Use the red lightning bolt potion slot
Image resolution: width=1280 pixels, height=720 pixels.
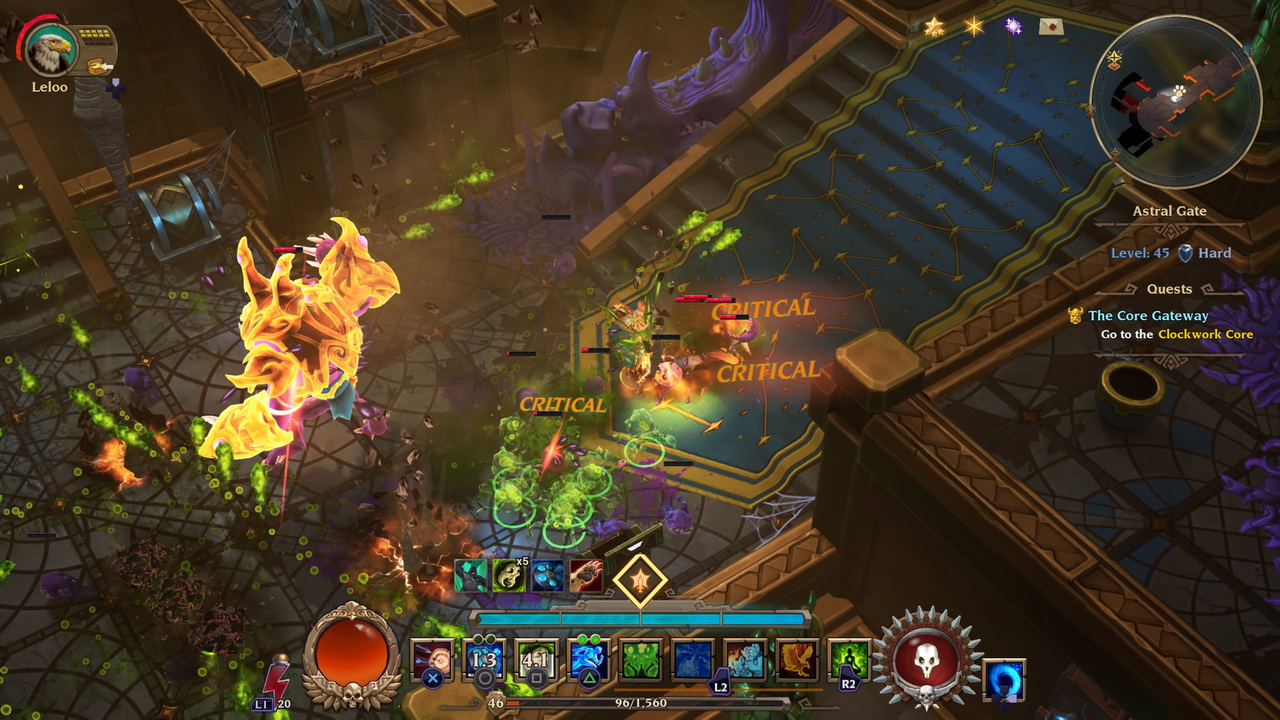276,680
